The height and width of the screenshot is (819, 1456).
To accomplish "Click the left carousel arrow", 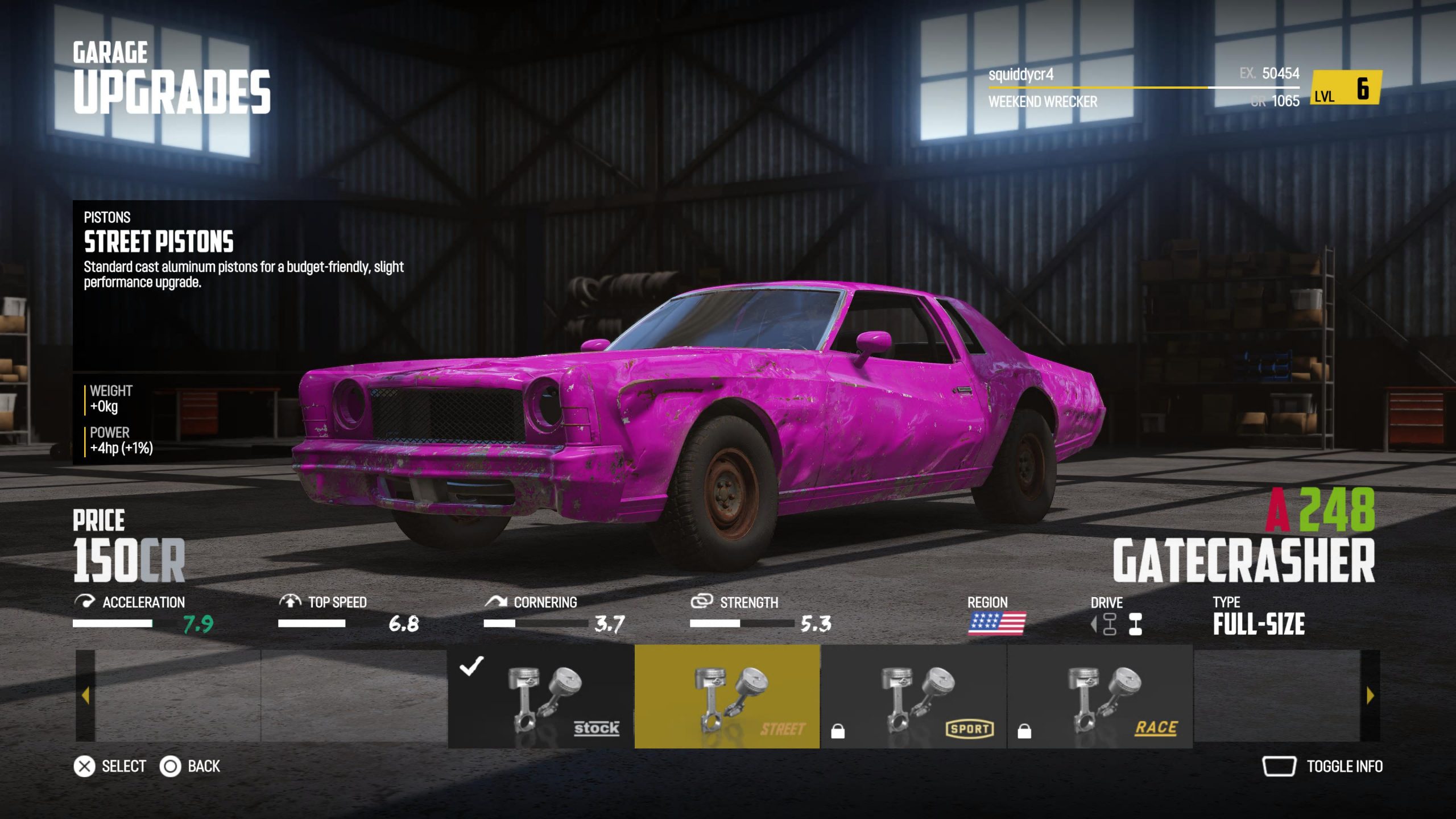I will (85, 696).
